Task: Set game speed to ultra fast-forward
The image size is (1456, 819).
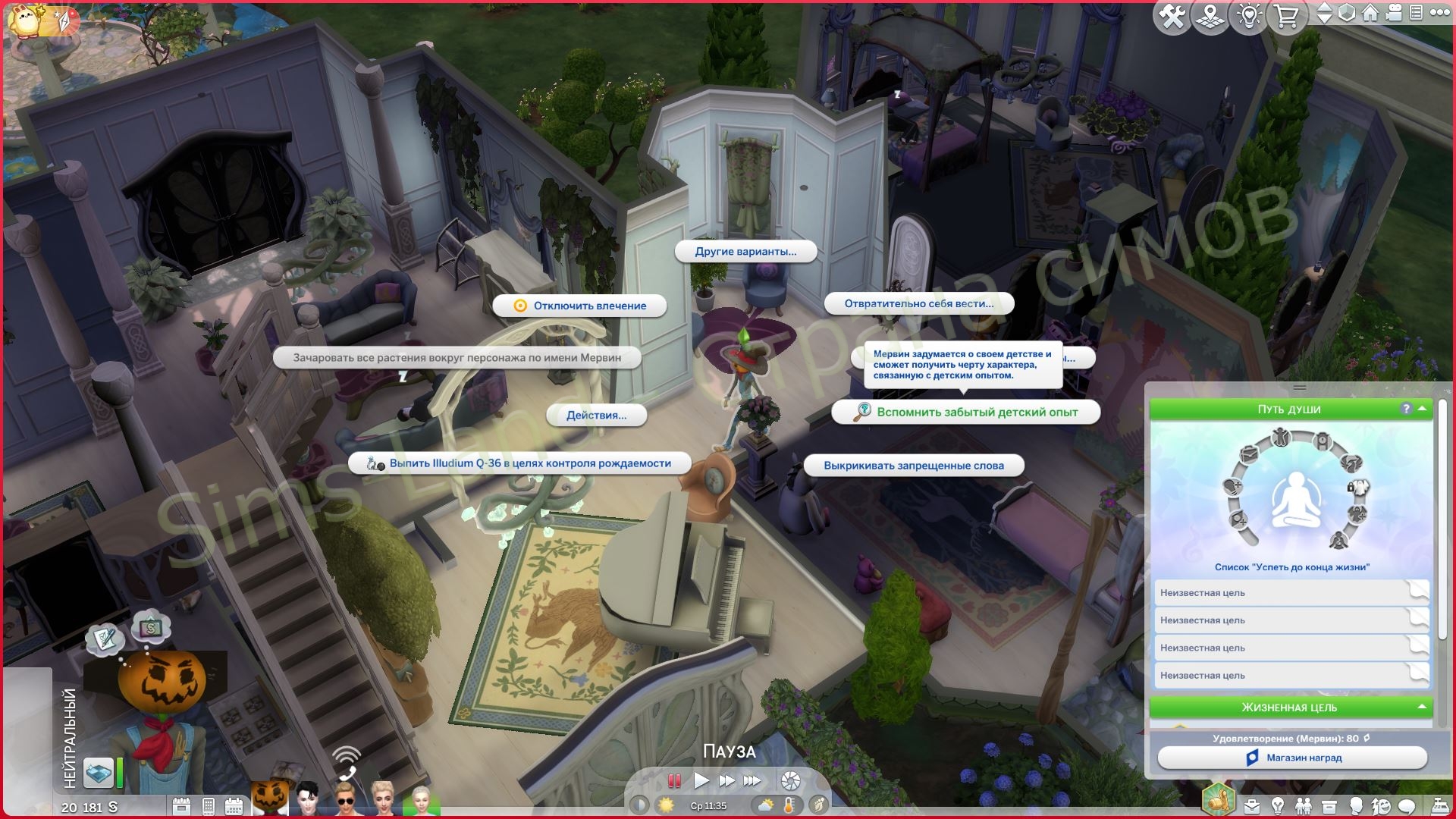Action: tap(752, 780)
